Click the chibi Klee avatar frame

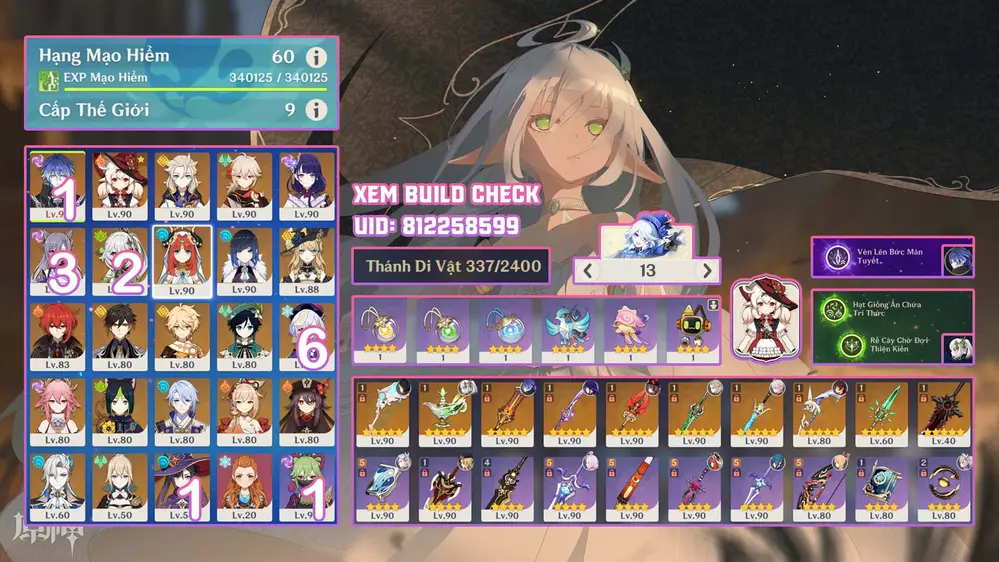tap(765, 320)
